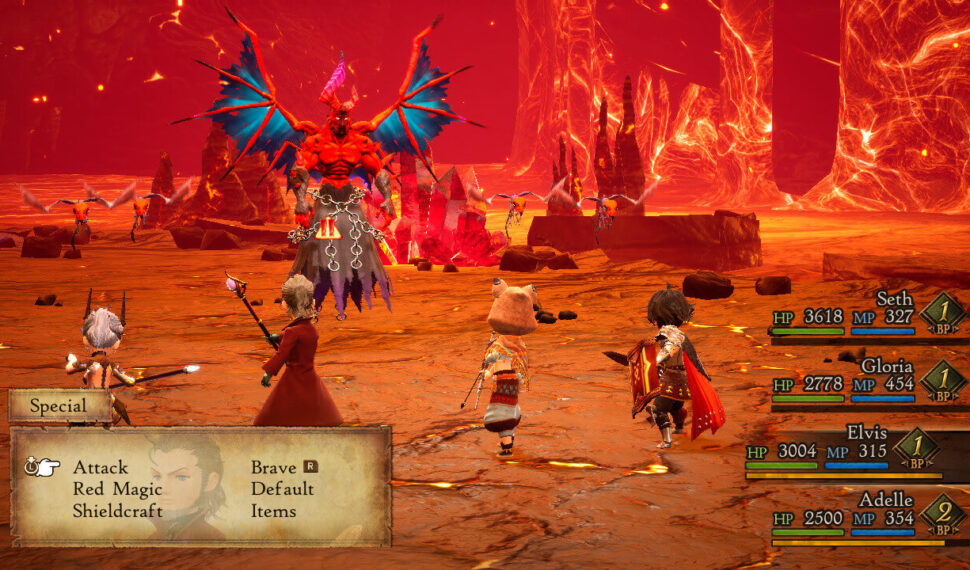Select the Brave command
970x570 pixels.
coord(273,467)
